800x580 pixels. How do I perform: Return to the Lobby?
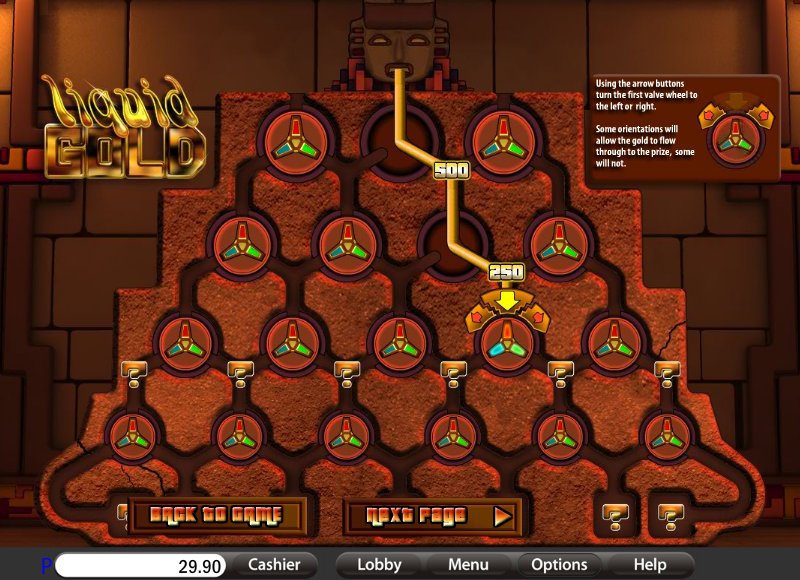pos(379,565)
